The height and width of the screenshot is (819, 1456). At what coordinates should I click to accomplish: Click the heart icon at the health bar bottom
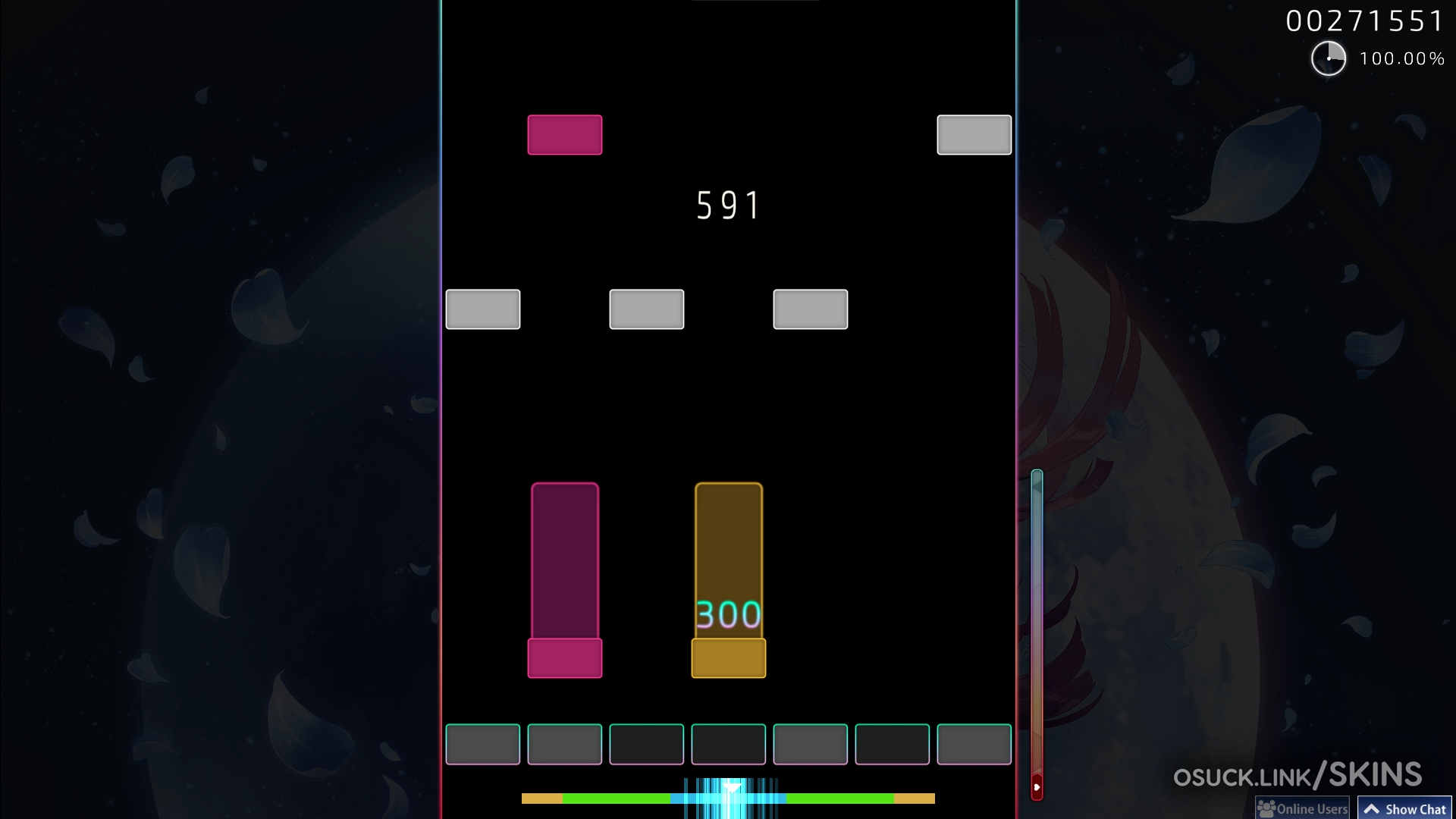point(1037,787)
